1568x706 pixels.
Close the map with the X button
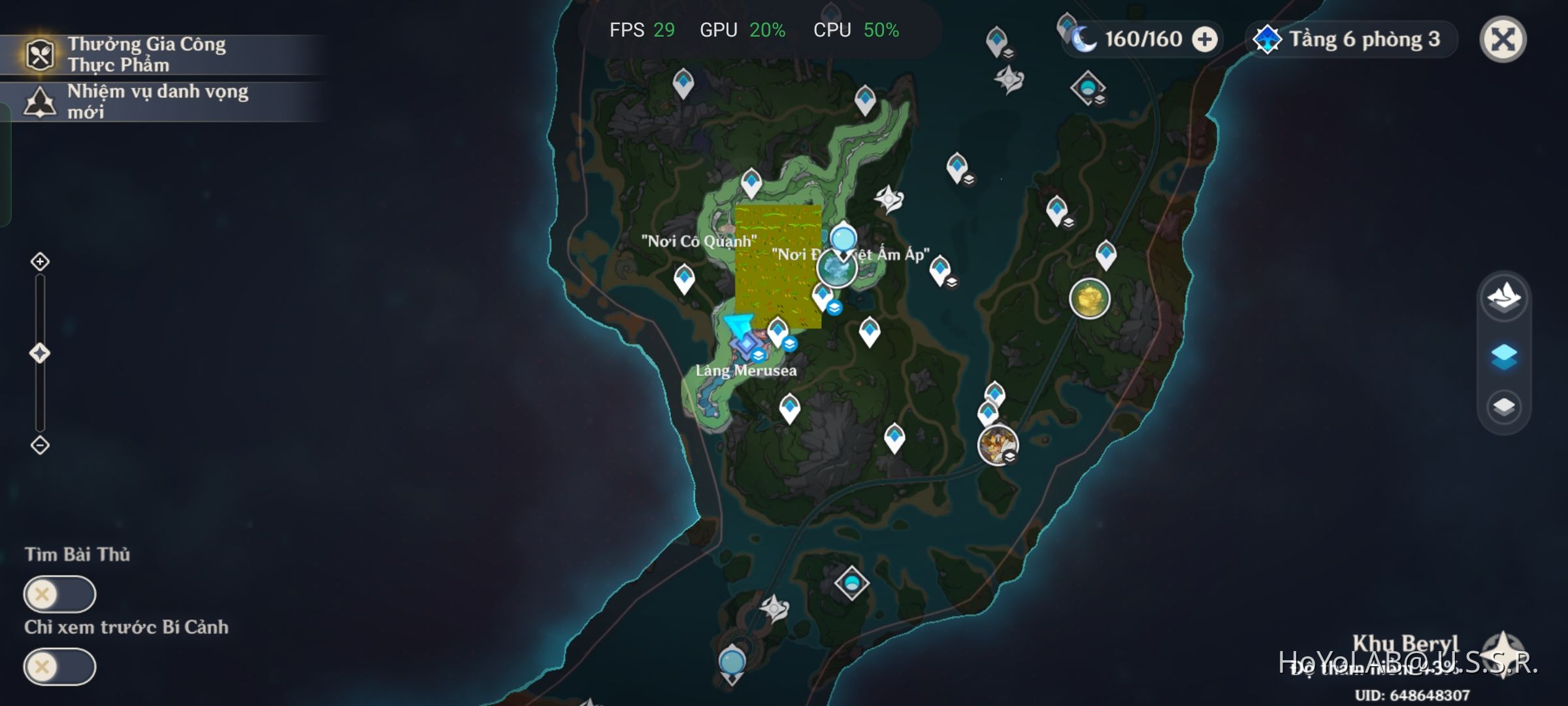[x=1502, y=41]
